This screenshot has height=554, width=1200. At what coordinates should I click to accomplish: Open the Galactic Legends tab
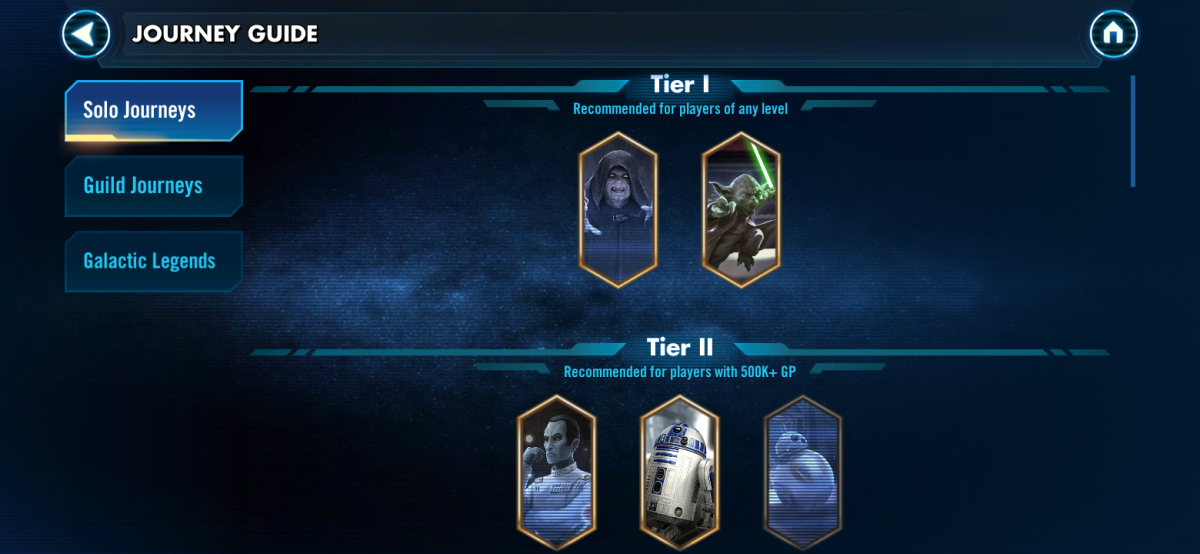pos(153,262)
